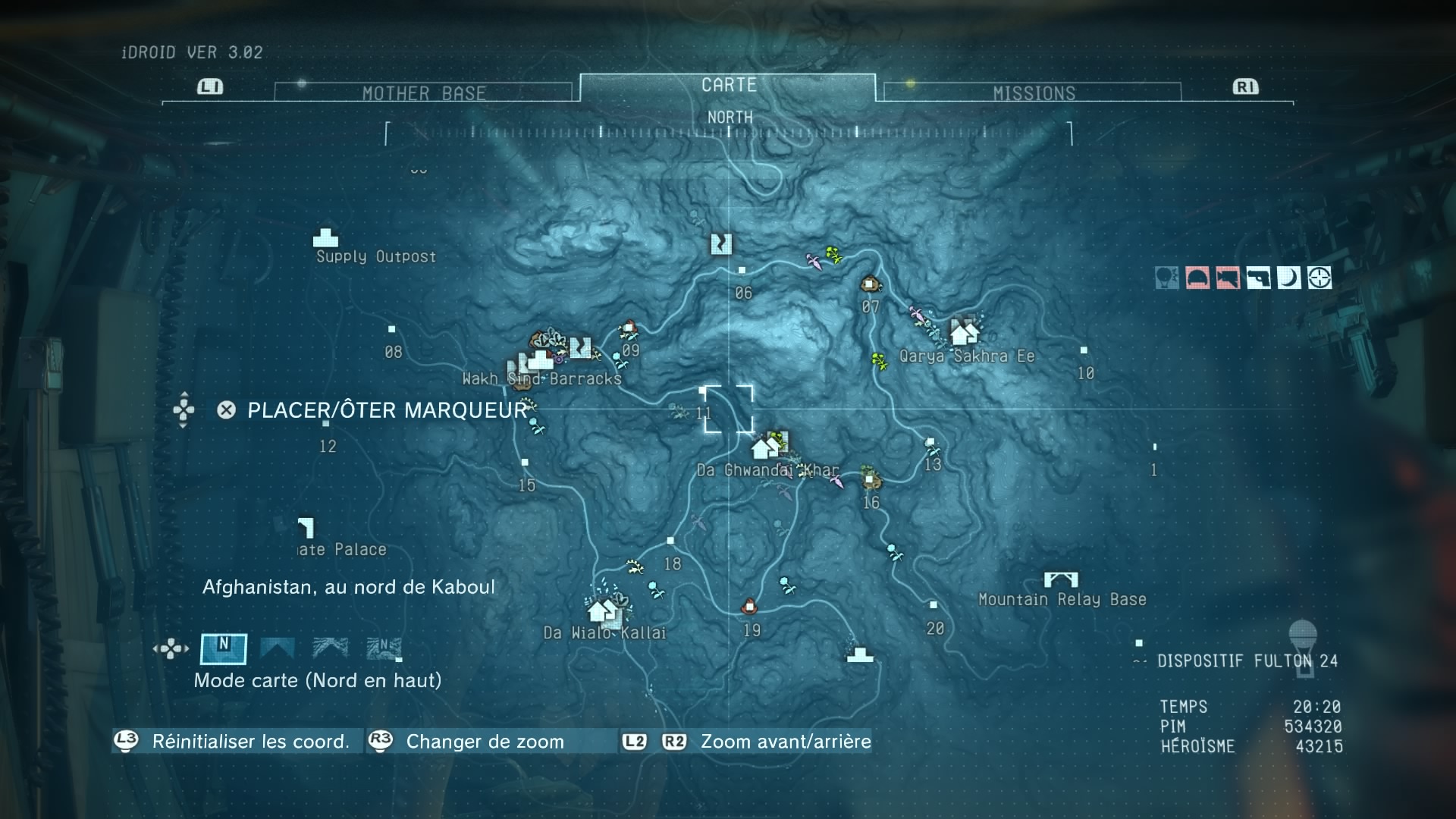This screenshot has height=819, width=1456.
Task: Click the Wakh Sind Barracks map marker
Action: coord(539,359)
